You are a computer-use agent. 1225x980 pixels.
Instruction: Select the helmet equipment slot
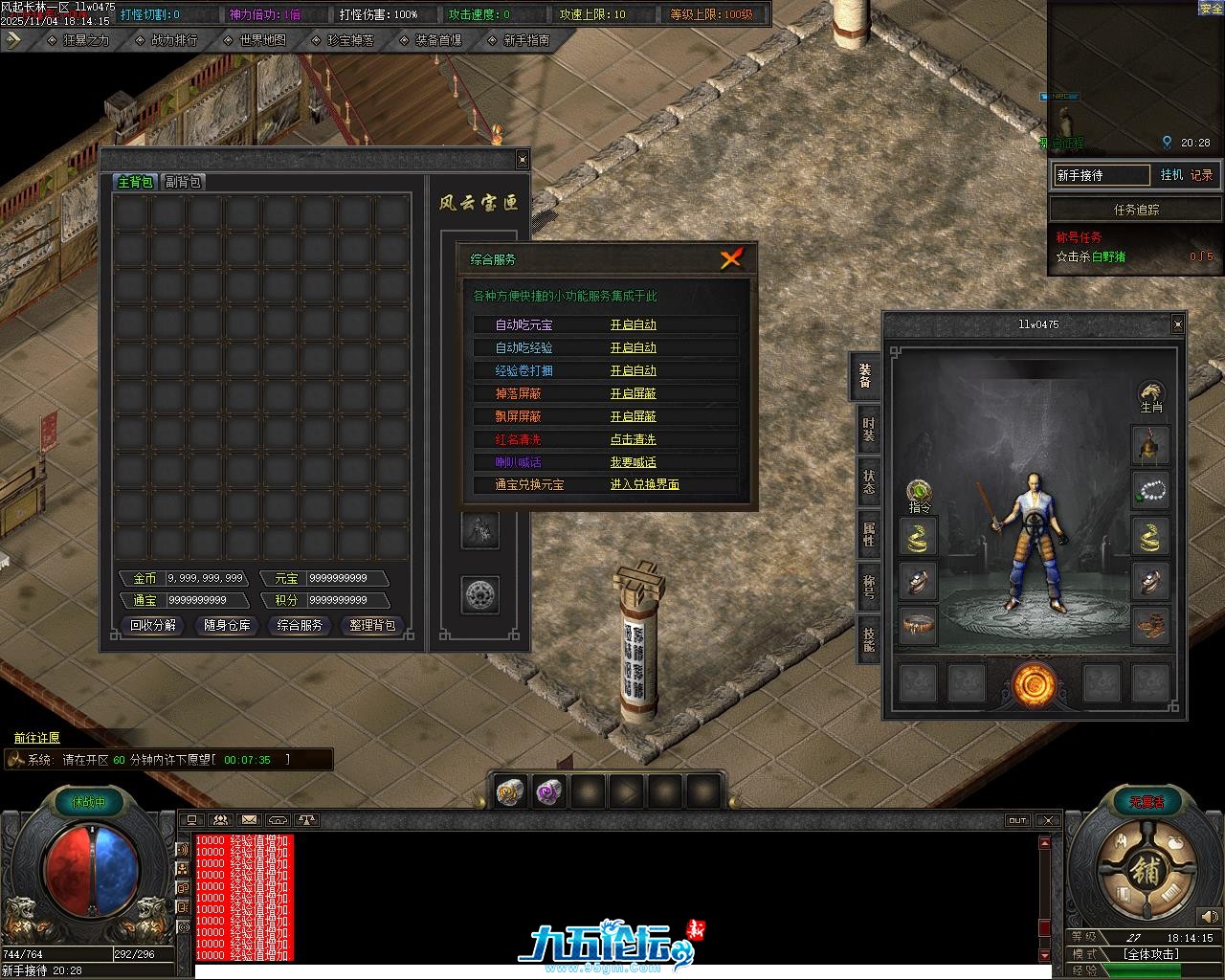1150,445
